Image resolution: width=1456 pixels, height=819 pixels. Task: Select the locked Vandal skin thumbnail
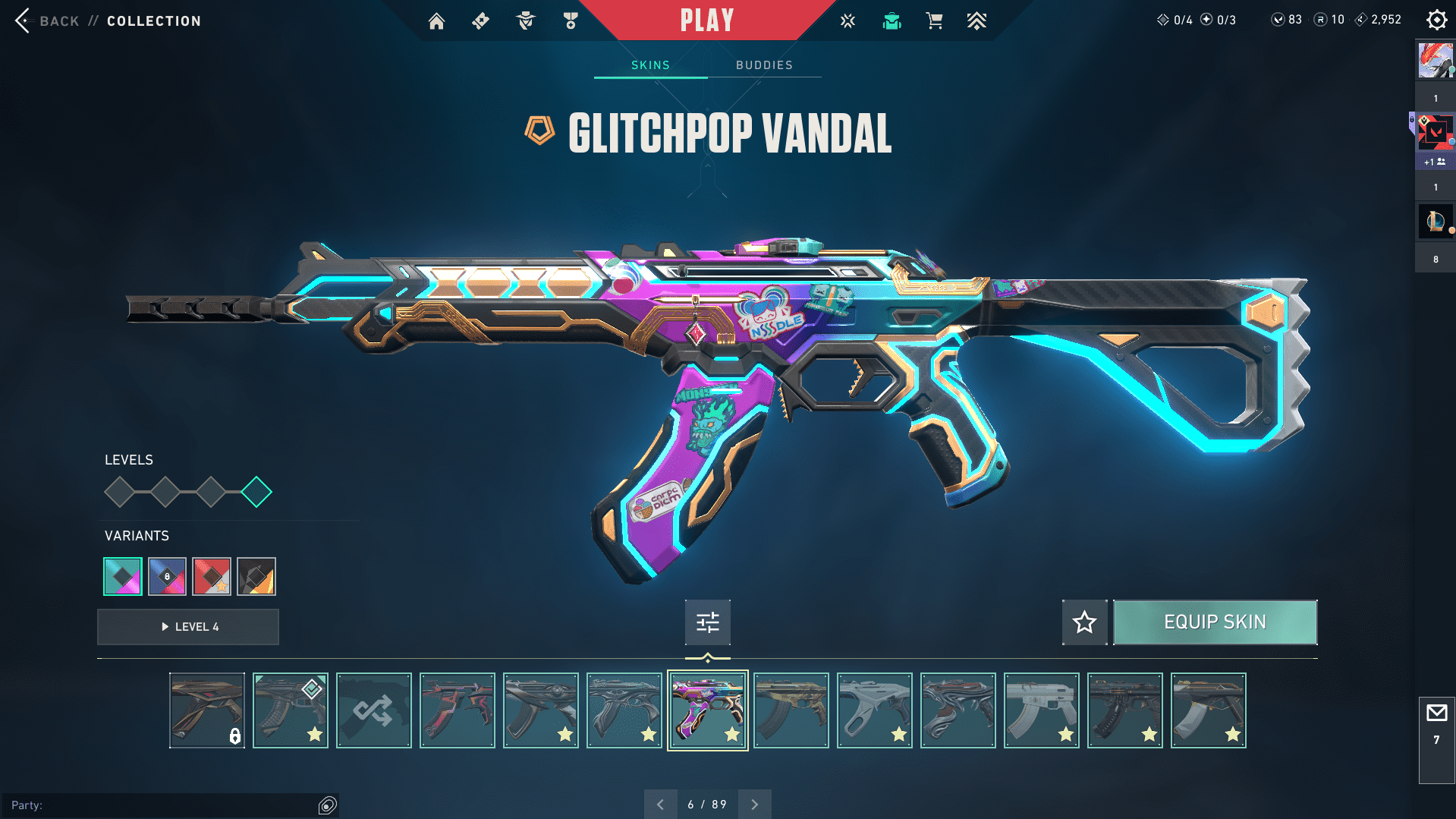[207, 710]
